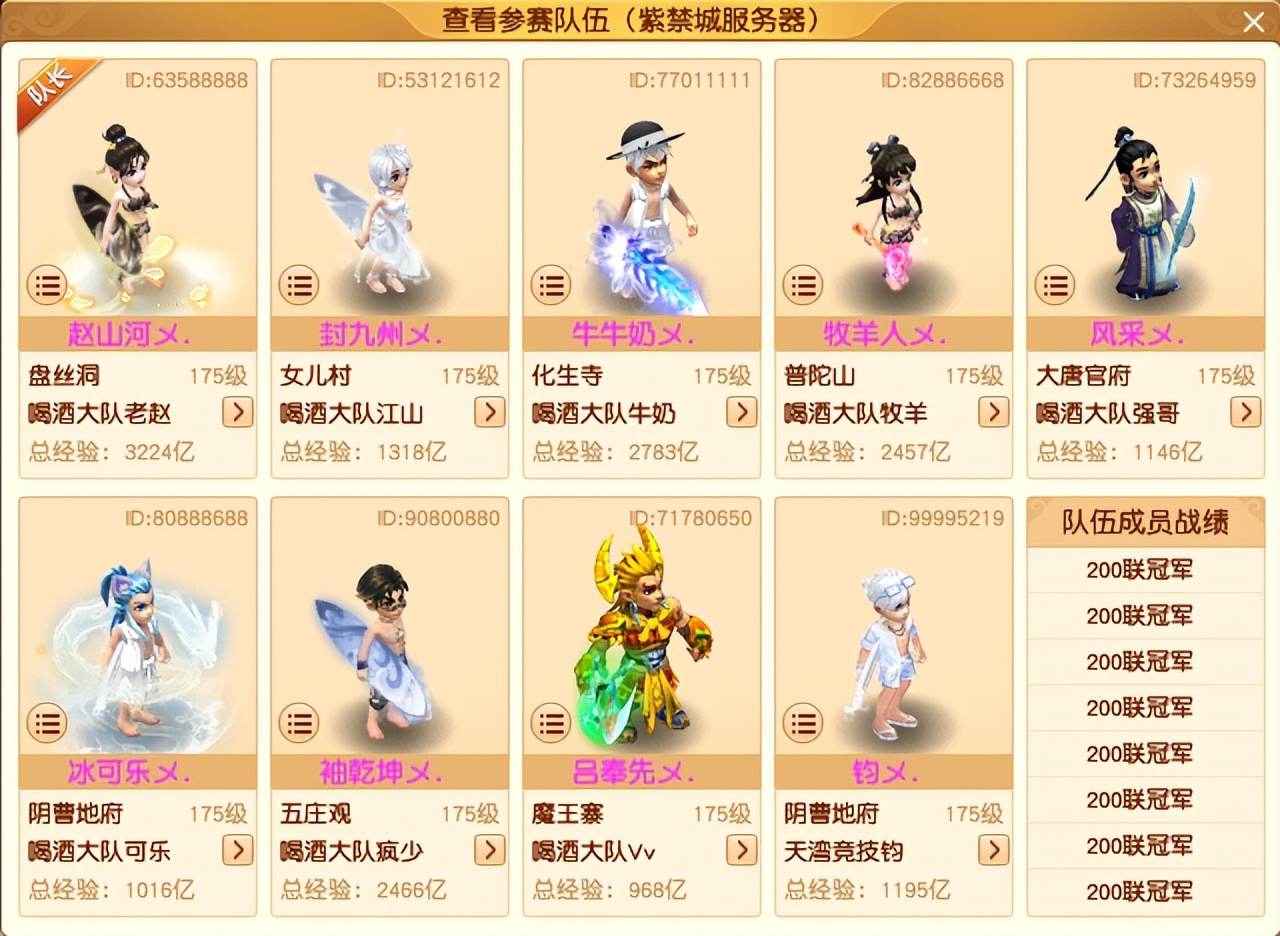
Task: Select the detail icon on 钧乄's card
Action: [803, 722]
